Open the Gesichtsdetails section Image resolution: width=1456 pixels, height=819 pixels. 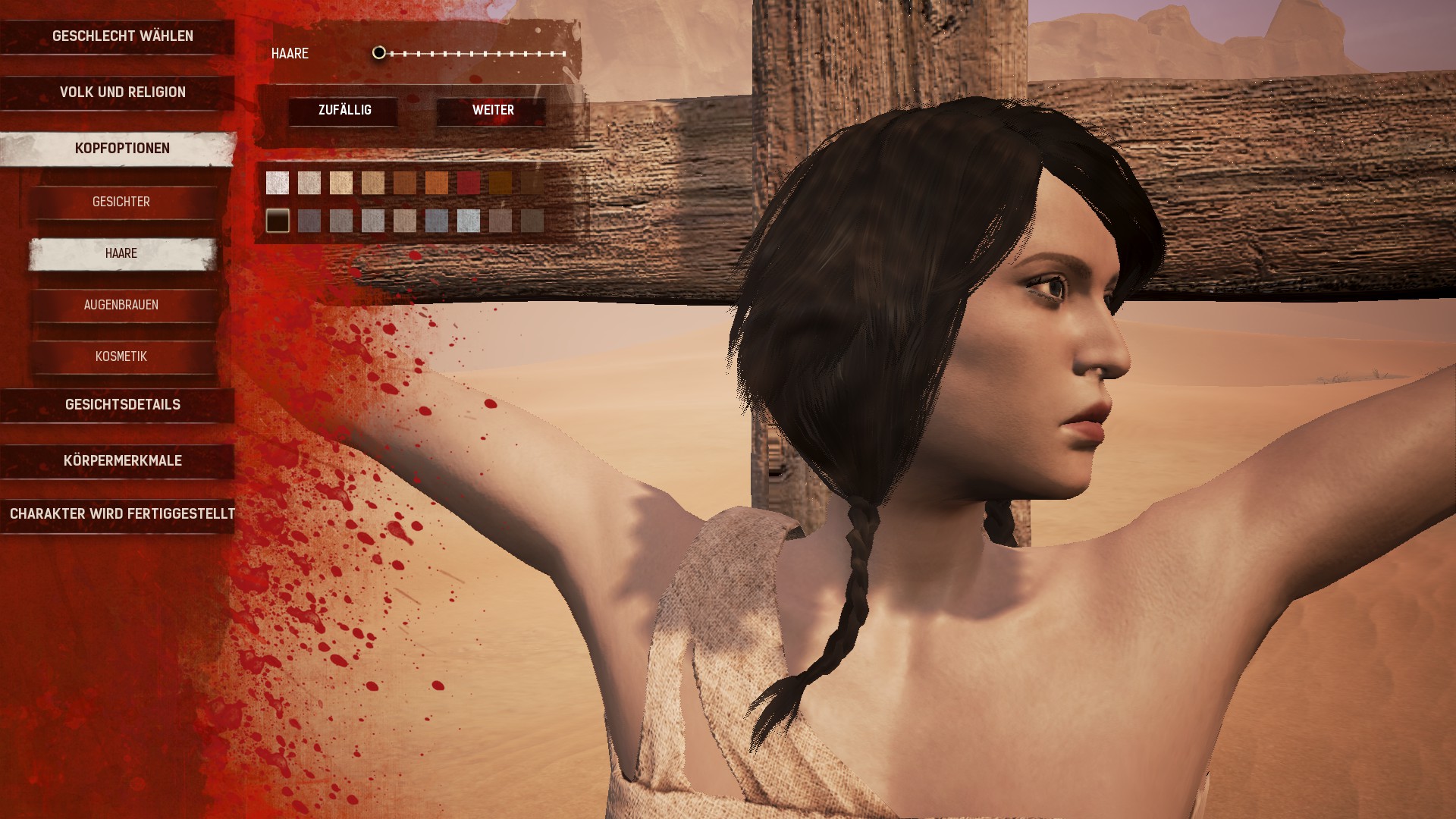[122, 405]
